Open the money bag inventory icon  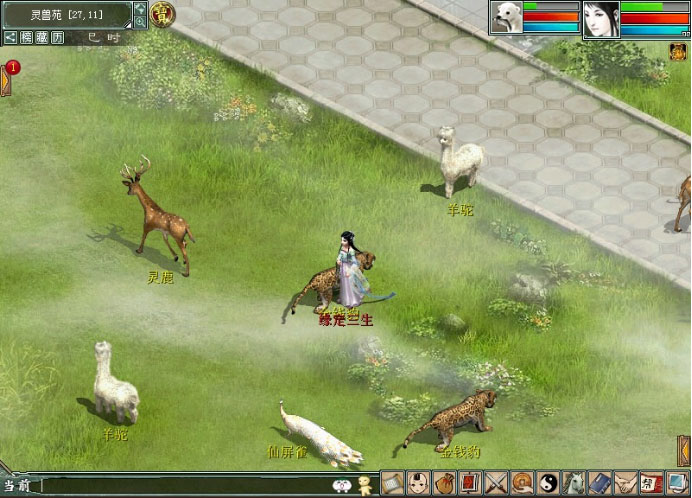pyautogui.click(x=446, y=484)
